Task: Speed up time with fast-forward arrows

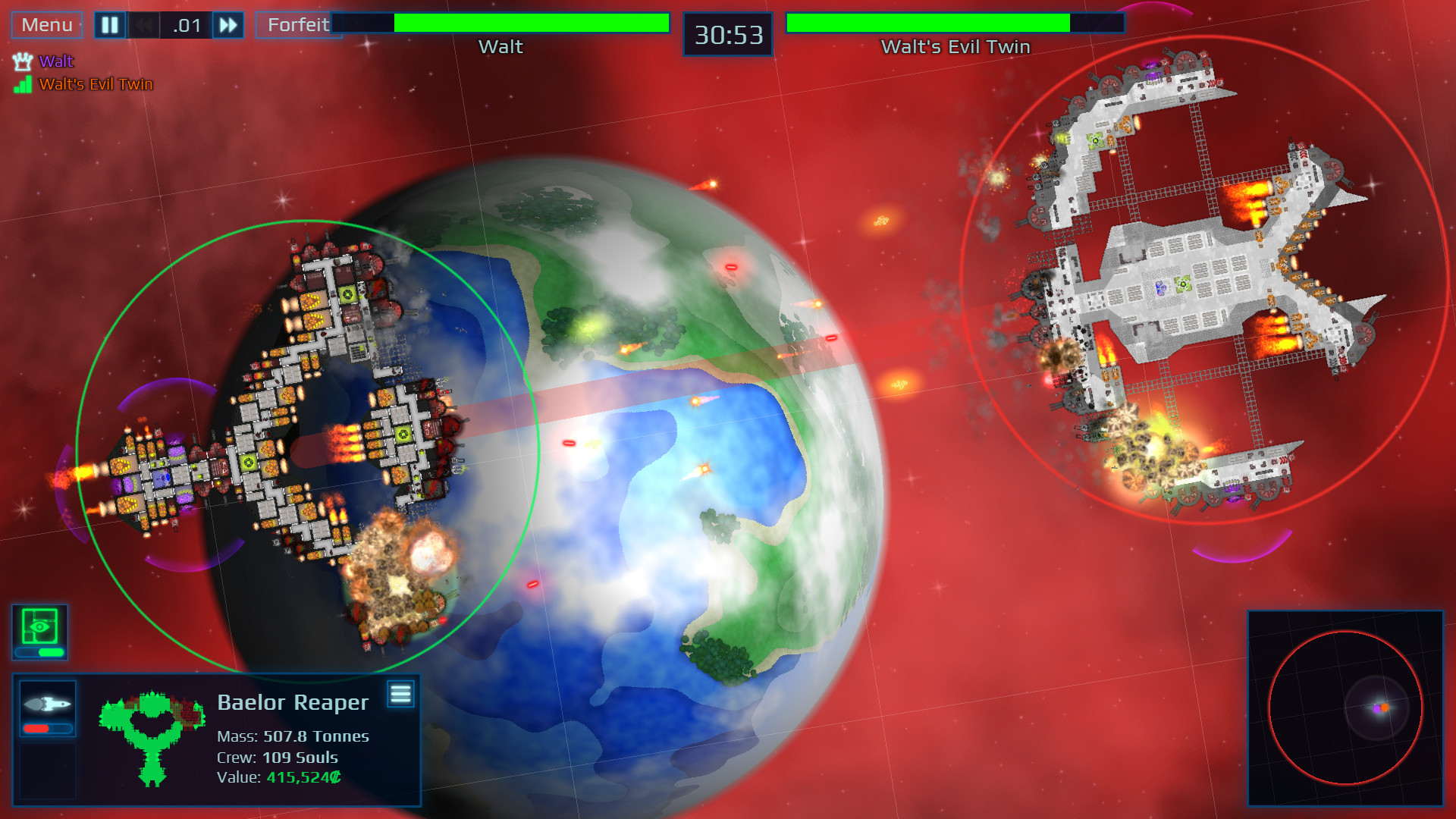Action: [227, 24]
